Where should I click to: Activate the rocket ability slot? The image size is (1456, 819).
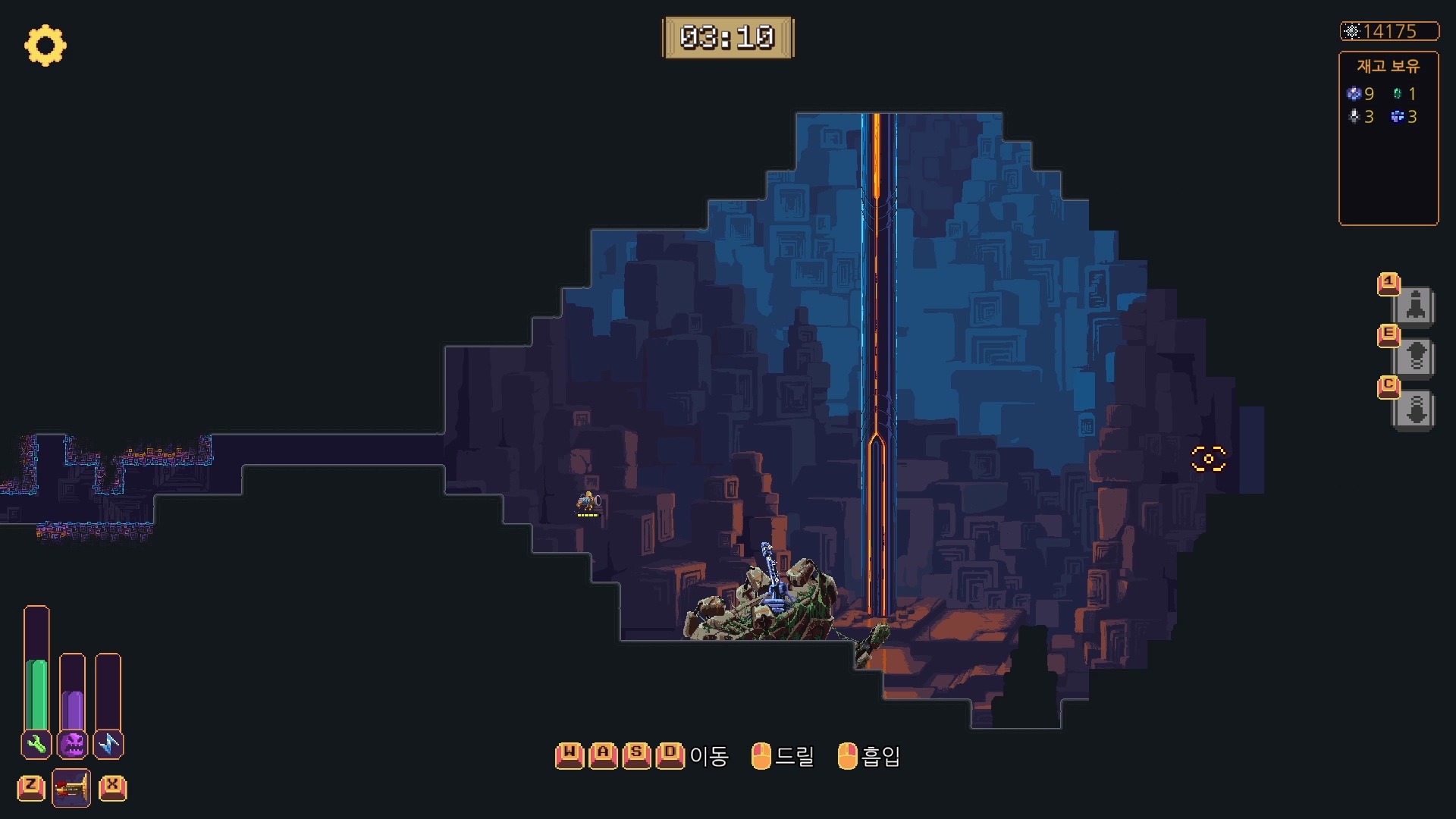pyautogui.click(x=1415, y=306)
